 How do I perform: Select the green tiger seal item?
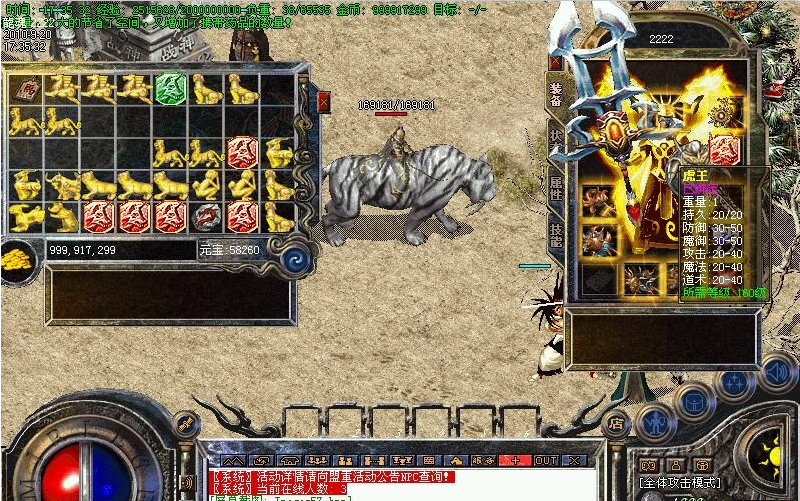tap(170, 89)
